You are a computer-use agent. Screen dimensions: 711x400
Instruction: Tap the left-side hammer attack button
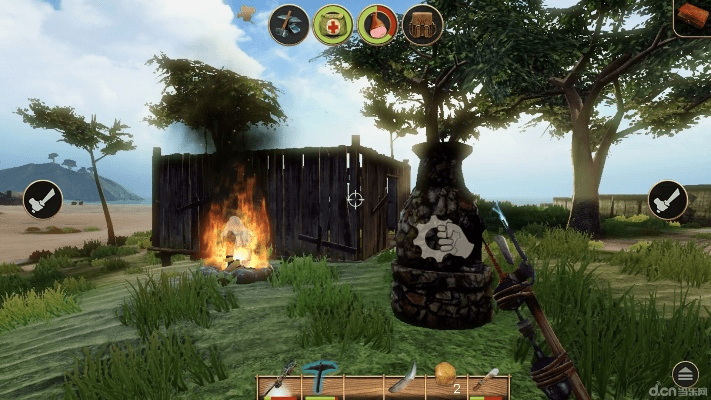tap(43, 200)
